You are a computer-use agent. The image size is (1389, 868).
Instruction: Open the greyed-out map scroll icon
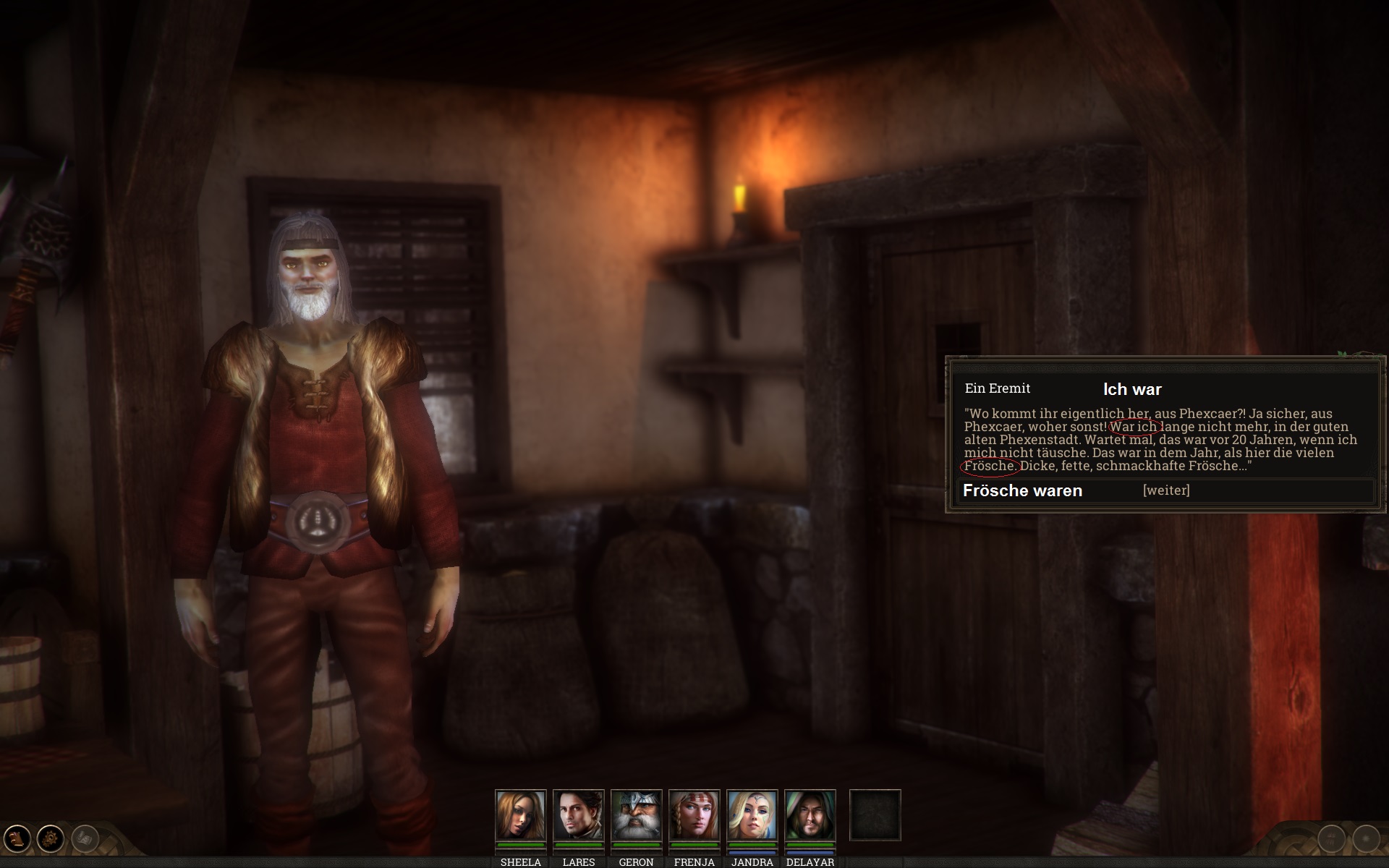[85, 838]
